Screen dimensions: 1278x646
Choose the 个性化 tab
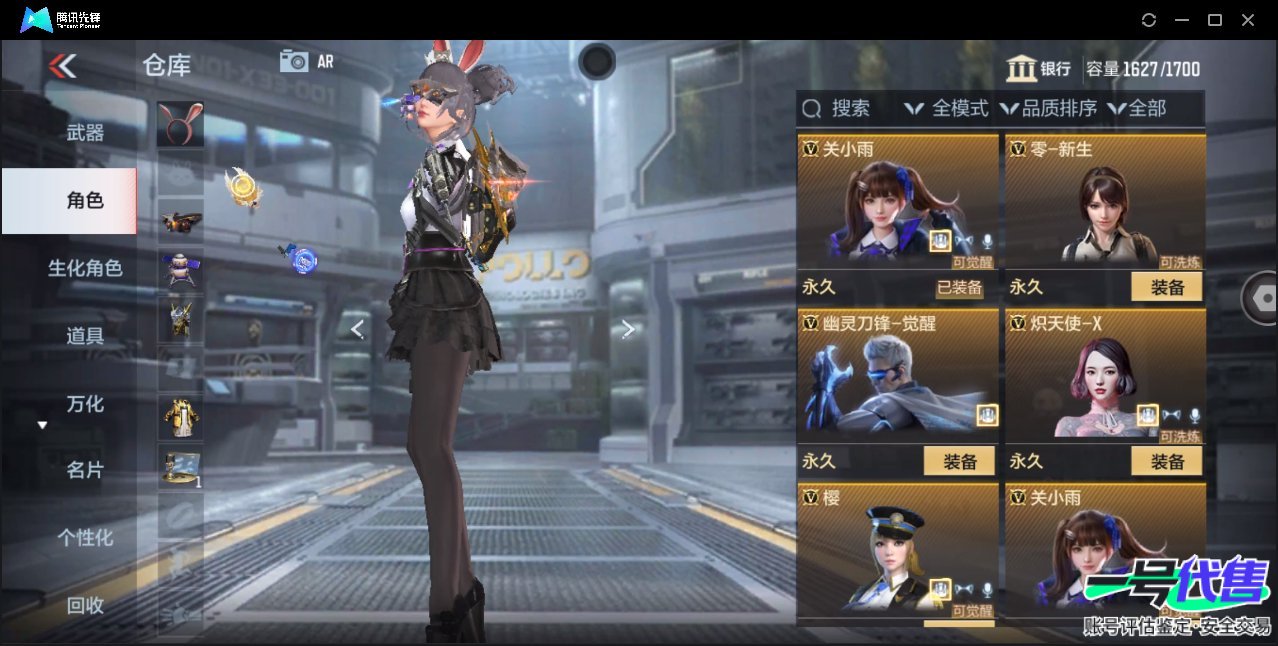tap(85, 538)
